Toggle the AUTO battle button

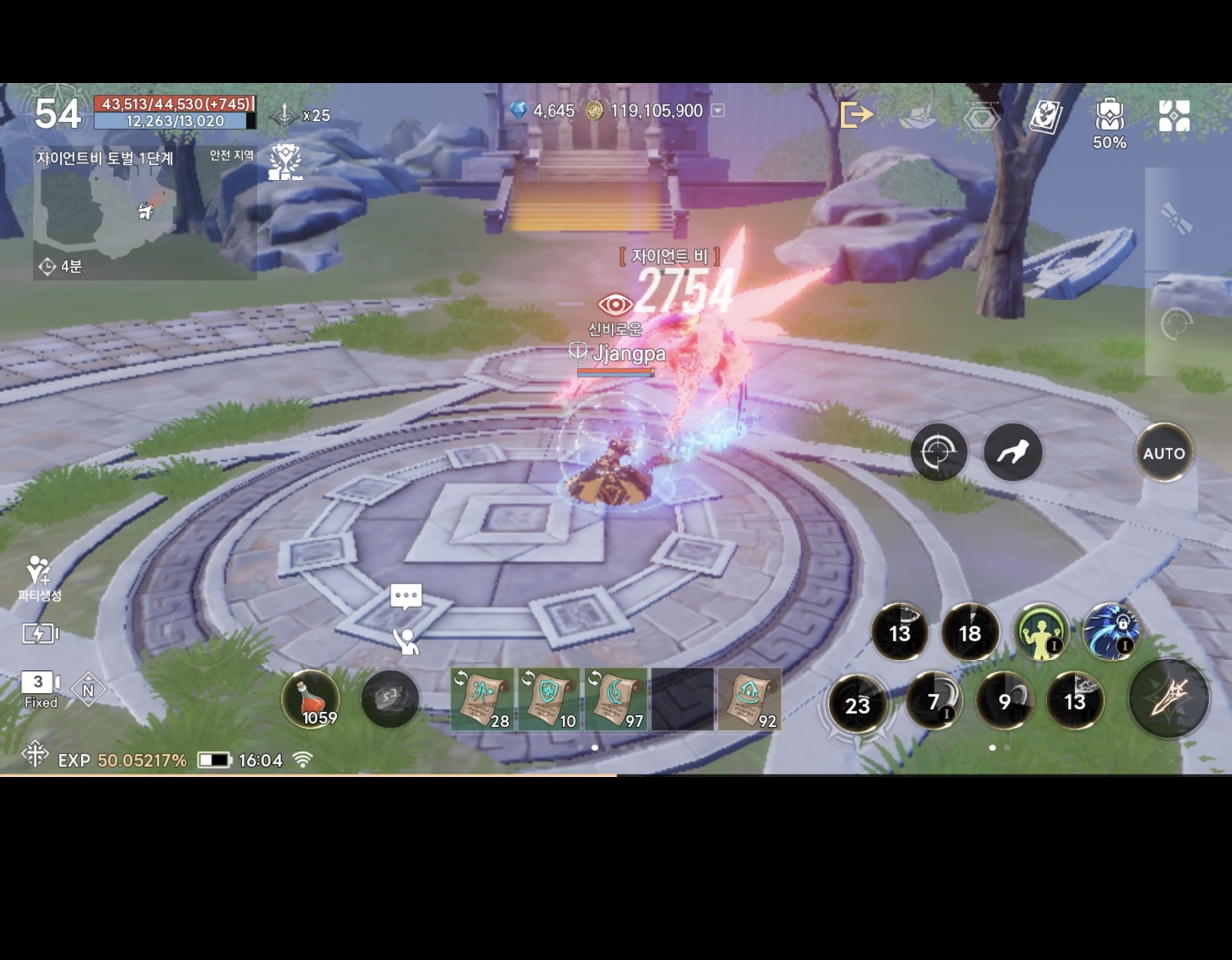coord(1164,453)
